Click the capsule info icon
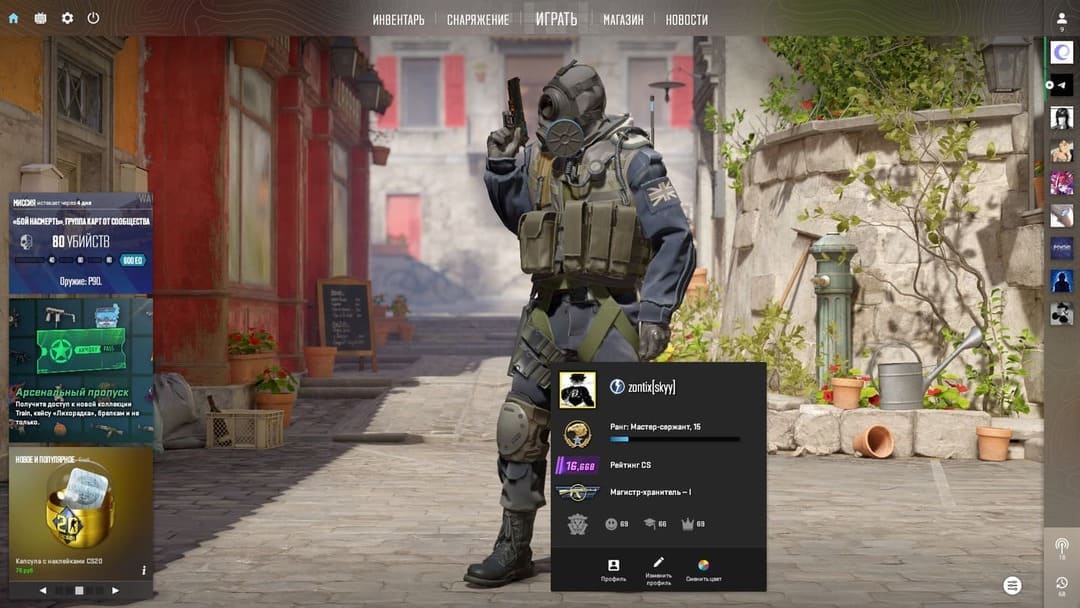 [x=144, y=570]
